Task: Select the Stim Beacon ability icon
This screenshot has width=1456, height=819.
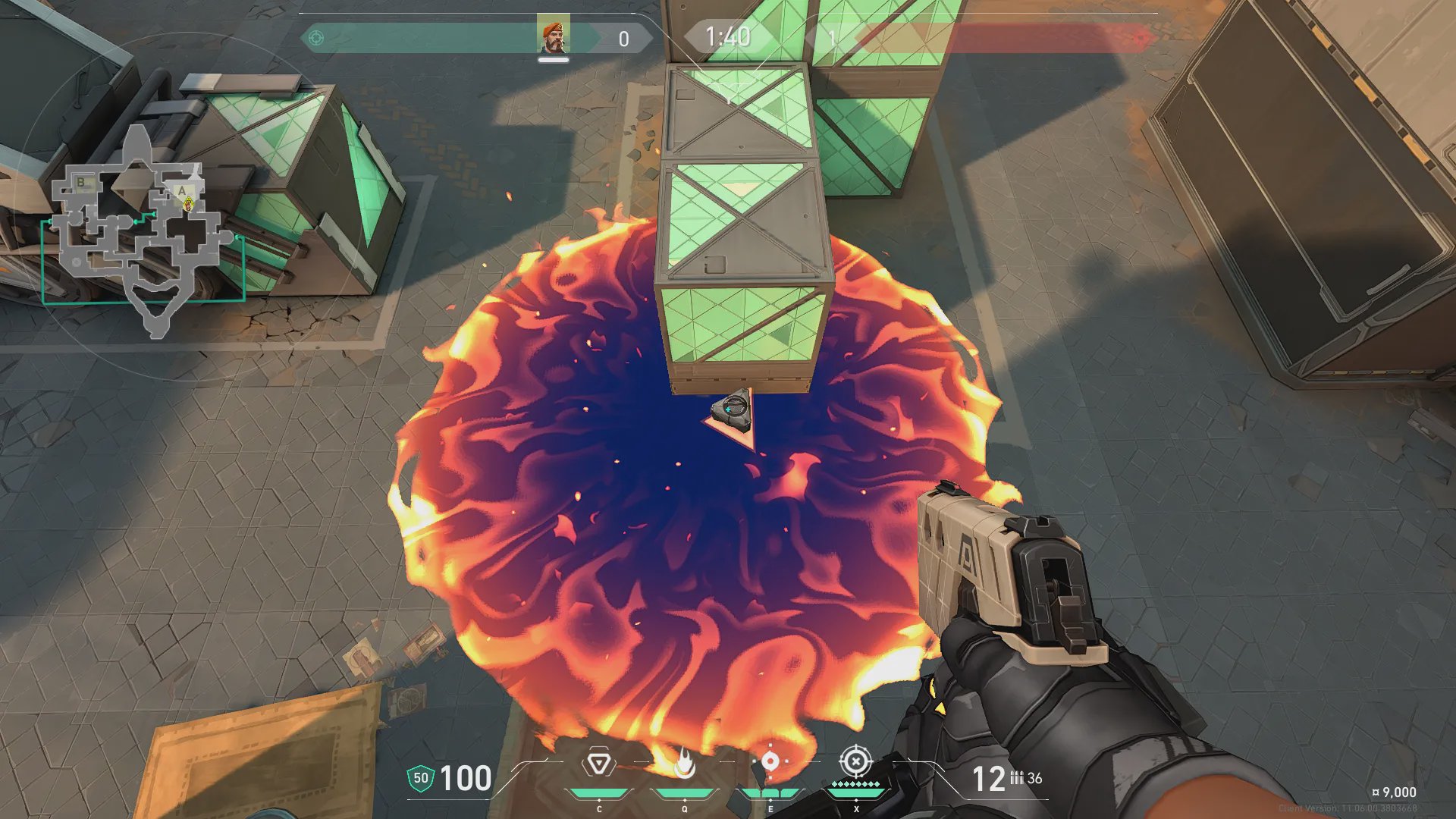Action: point(598,764)
